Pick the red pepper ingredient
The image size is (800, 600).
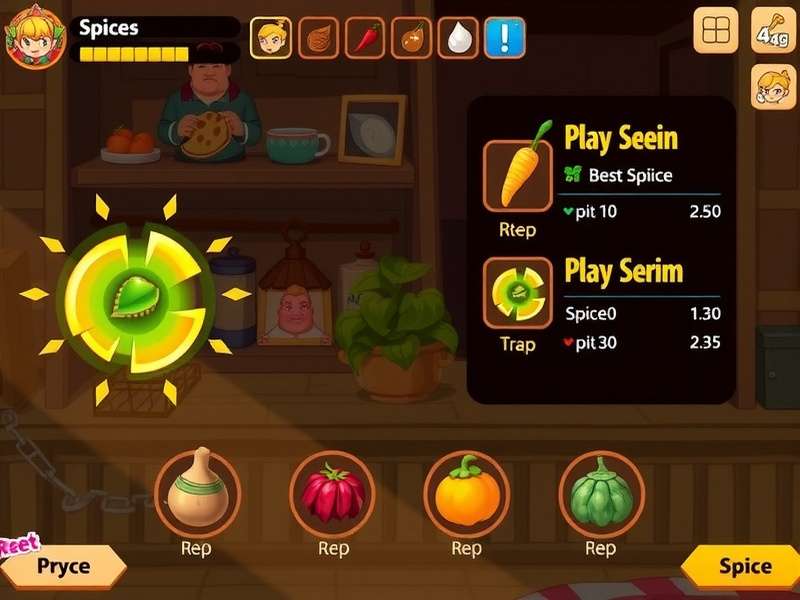(333, 492)
